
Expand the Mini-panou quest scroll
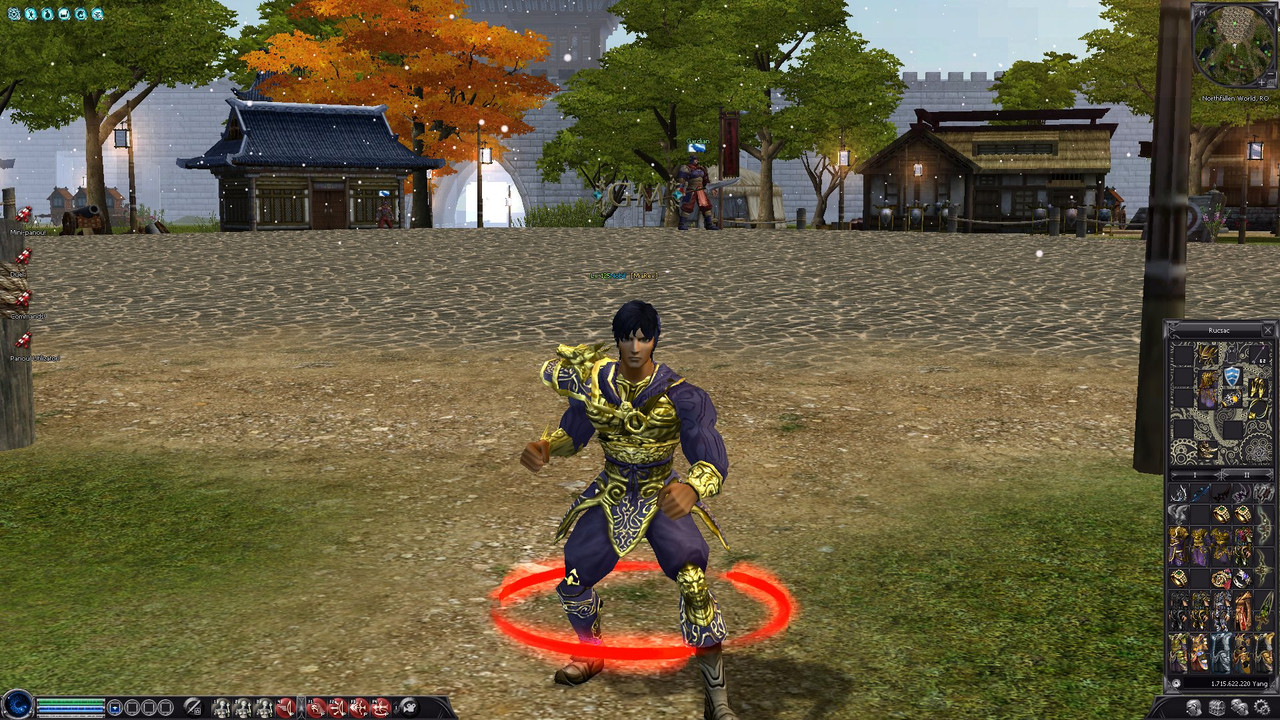(x=23, y=215)
